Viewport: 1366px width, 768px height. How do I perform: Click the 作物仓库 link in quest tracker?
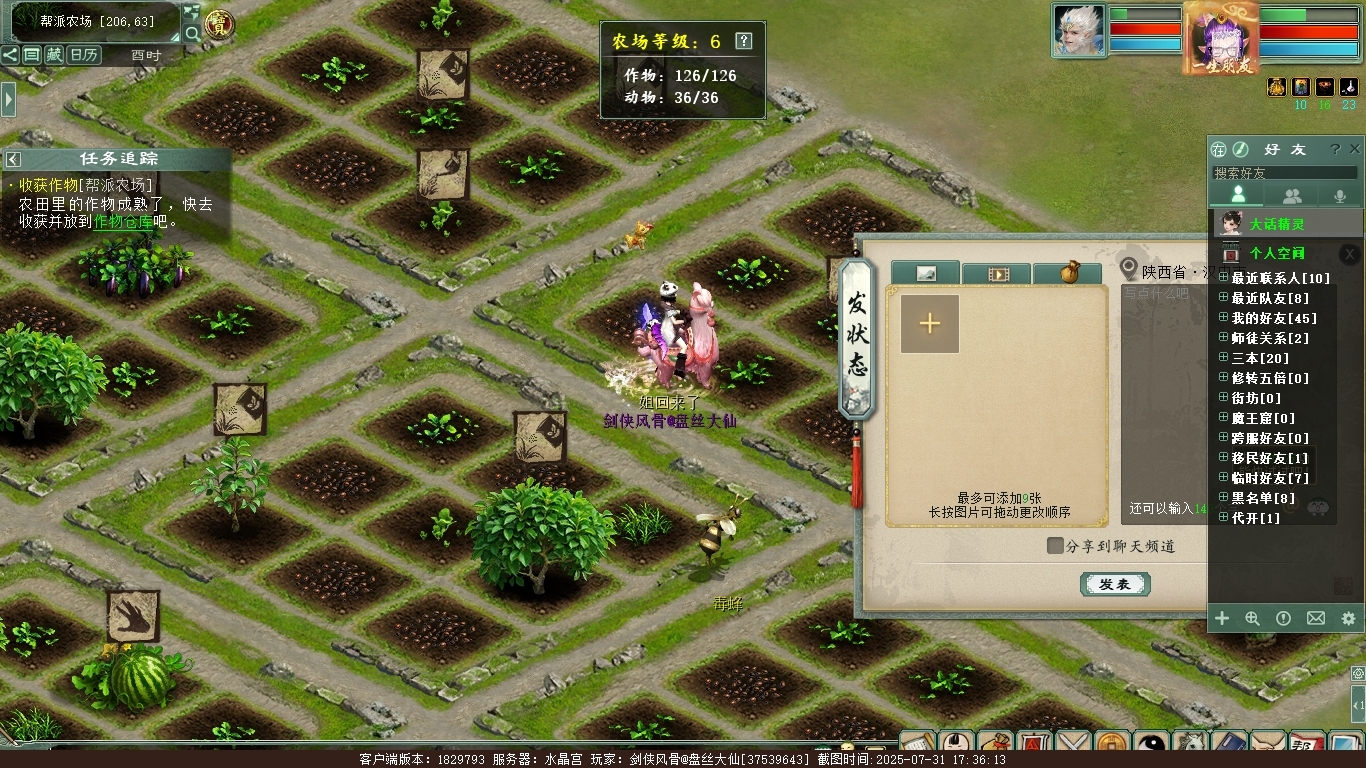pos(124,222)
